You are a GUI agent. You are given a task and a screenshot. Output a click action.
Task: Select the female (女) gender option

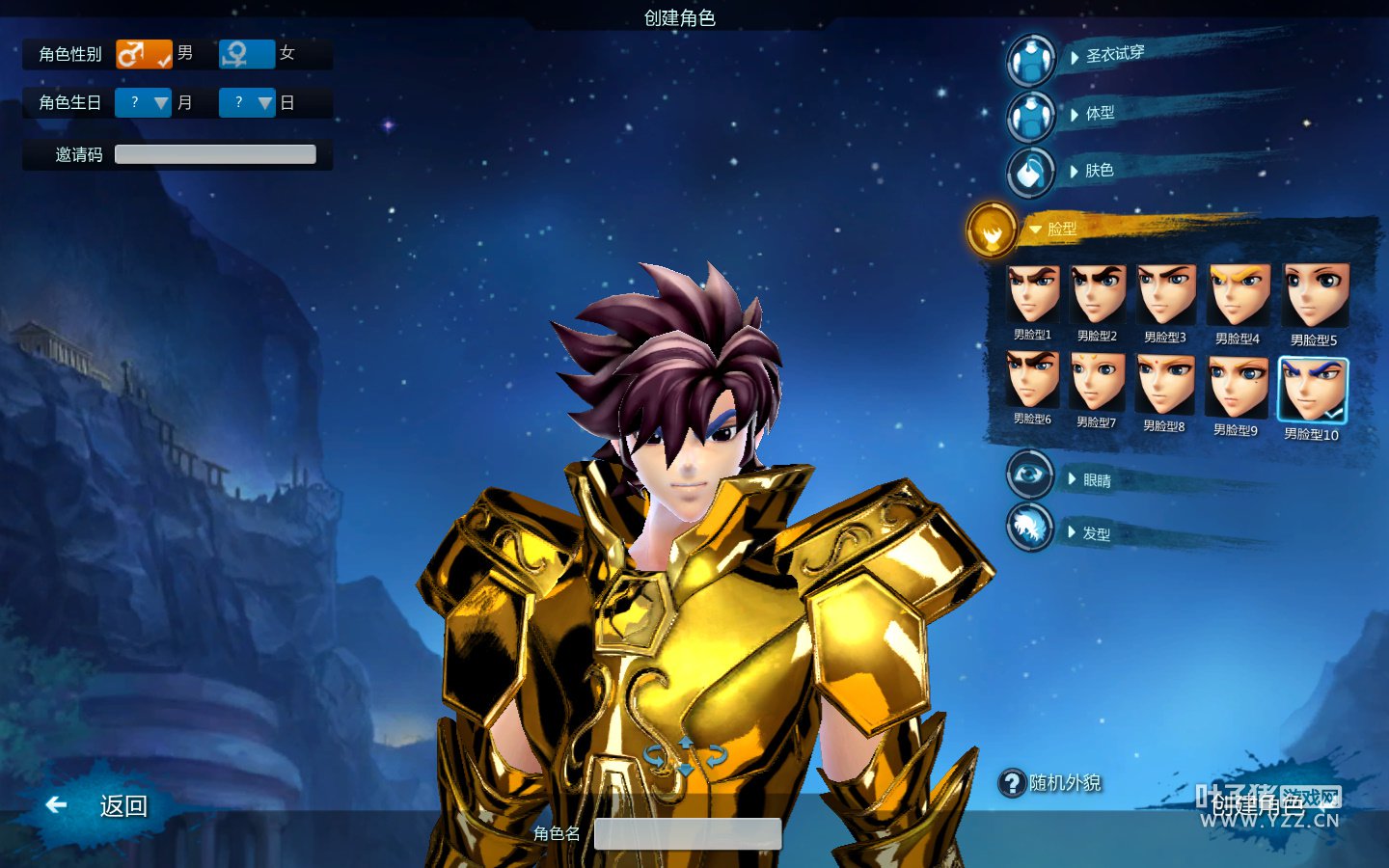247,54
